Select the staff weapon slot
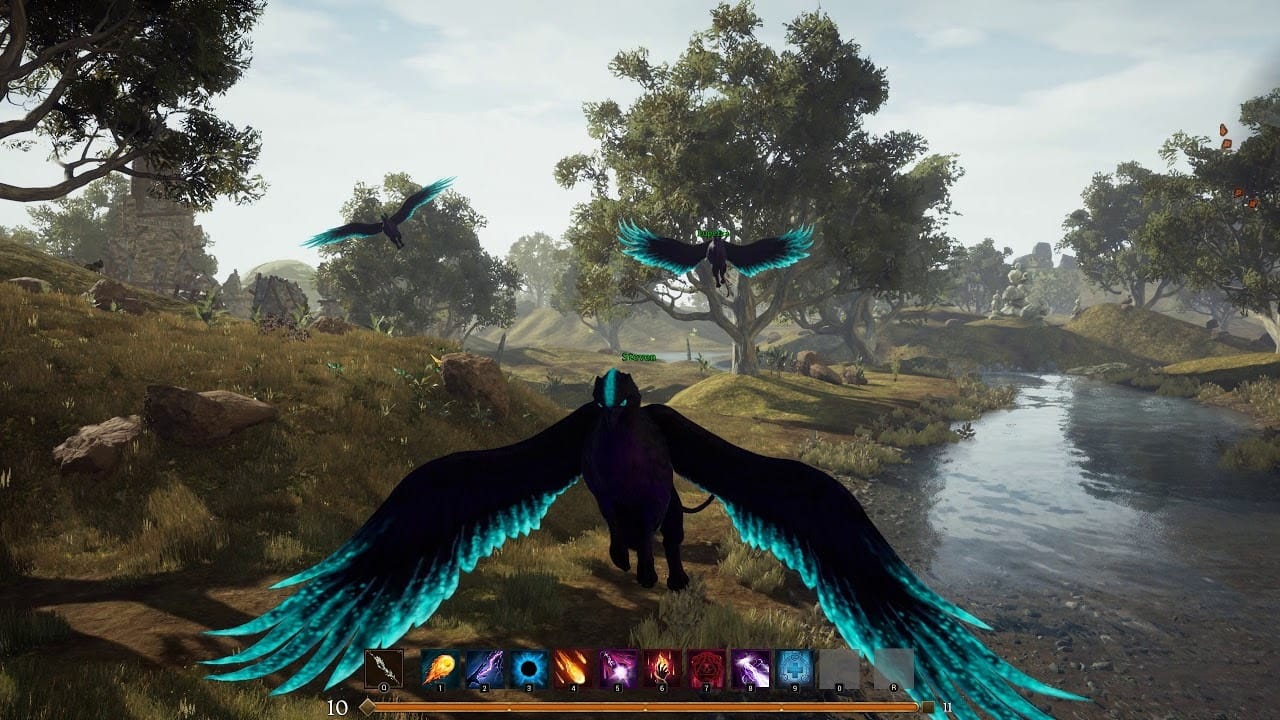The width and height of the screenshot is (1280, 720). pos(384,668)
